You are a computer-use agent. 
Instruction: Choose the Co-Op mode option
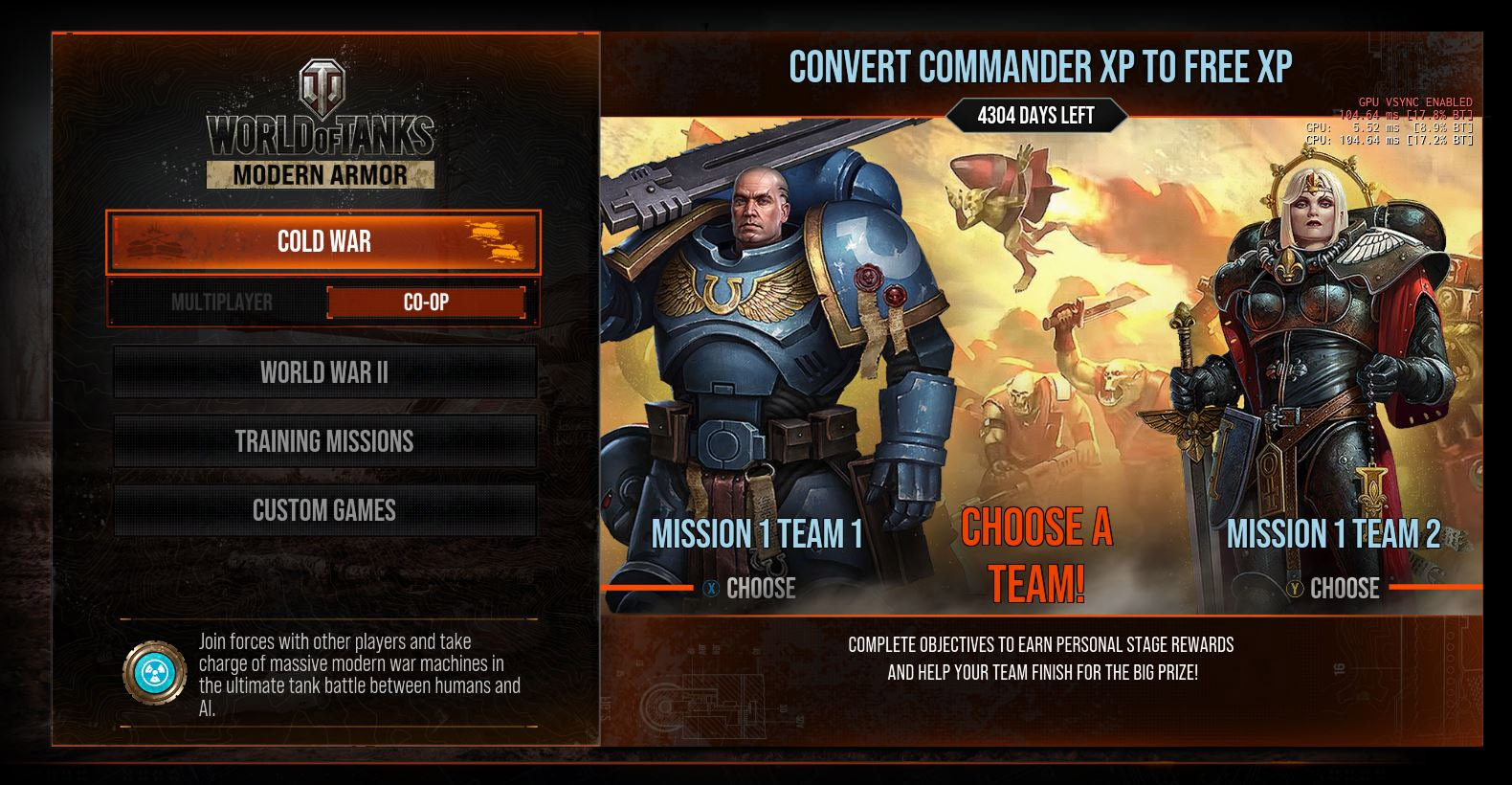pos(426,303)
